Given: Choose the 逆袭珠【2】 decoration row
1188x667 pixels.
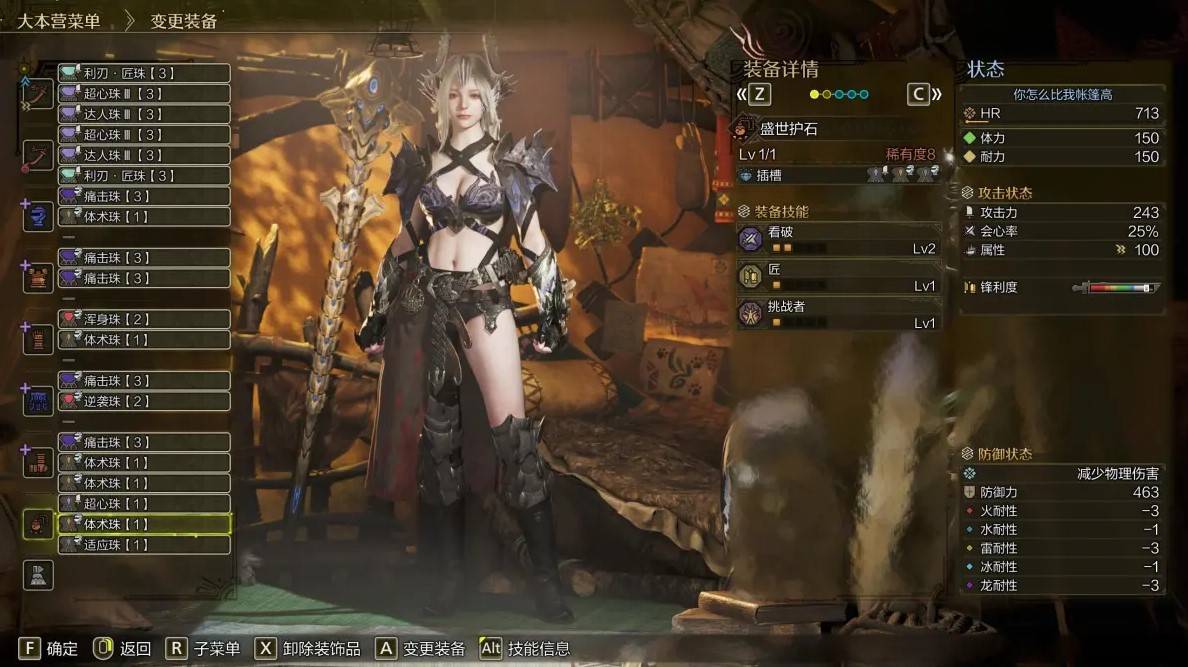Looking at the screenshot, I should click(x=144, y=401).
